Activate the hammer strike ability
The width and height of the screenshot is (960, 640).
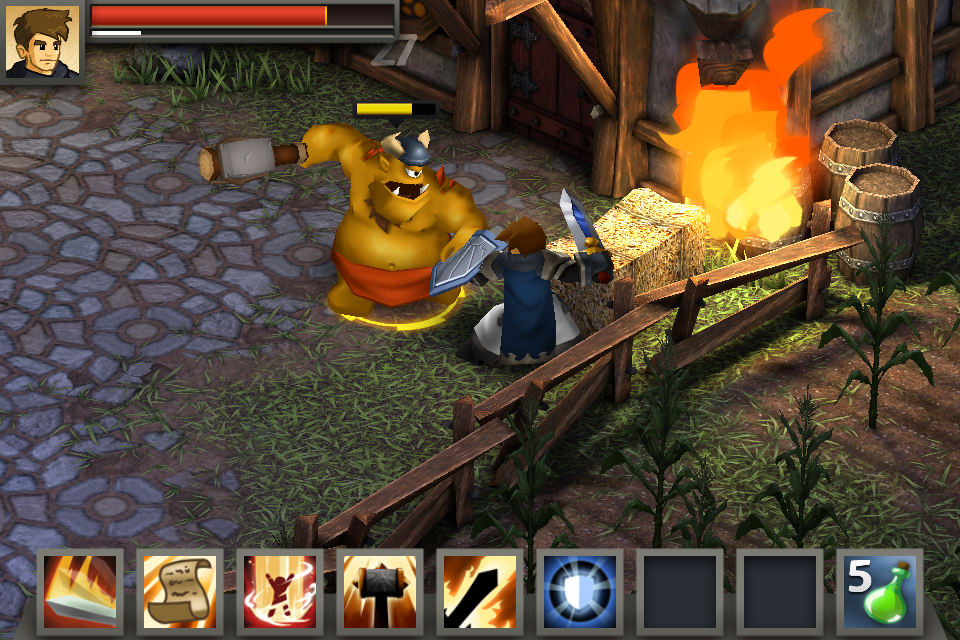381,591
